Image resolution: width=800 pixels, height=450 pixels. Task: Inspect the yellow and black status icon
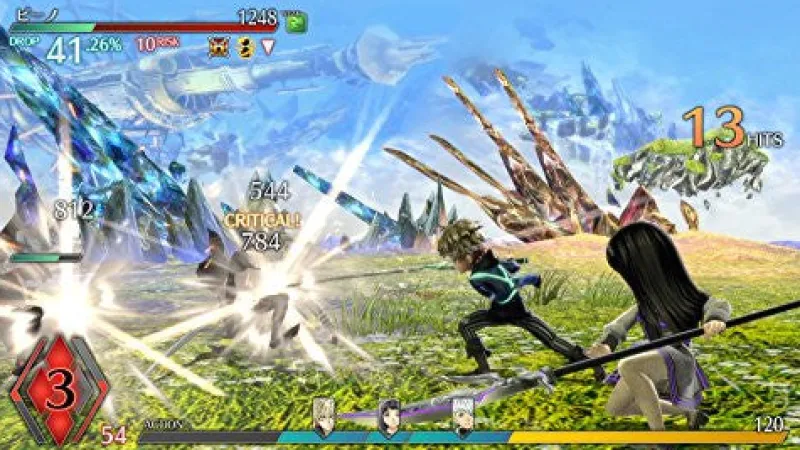(242, 46)
